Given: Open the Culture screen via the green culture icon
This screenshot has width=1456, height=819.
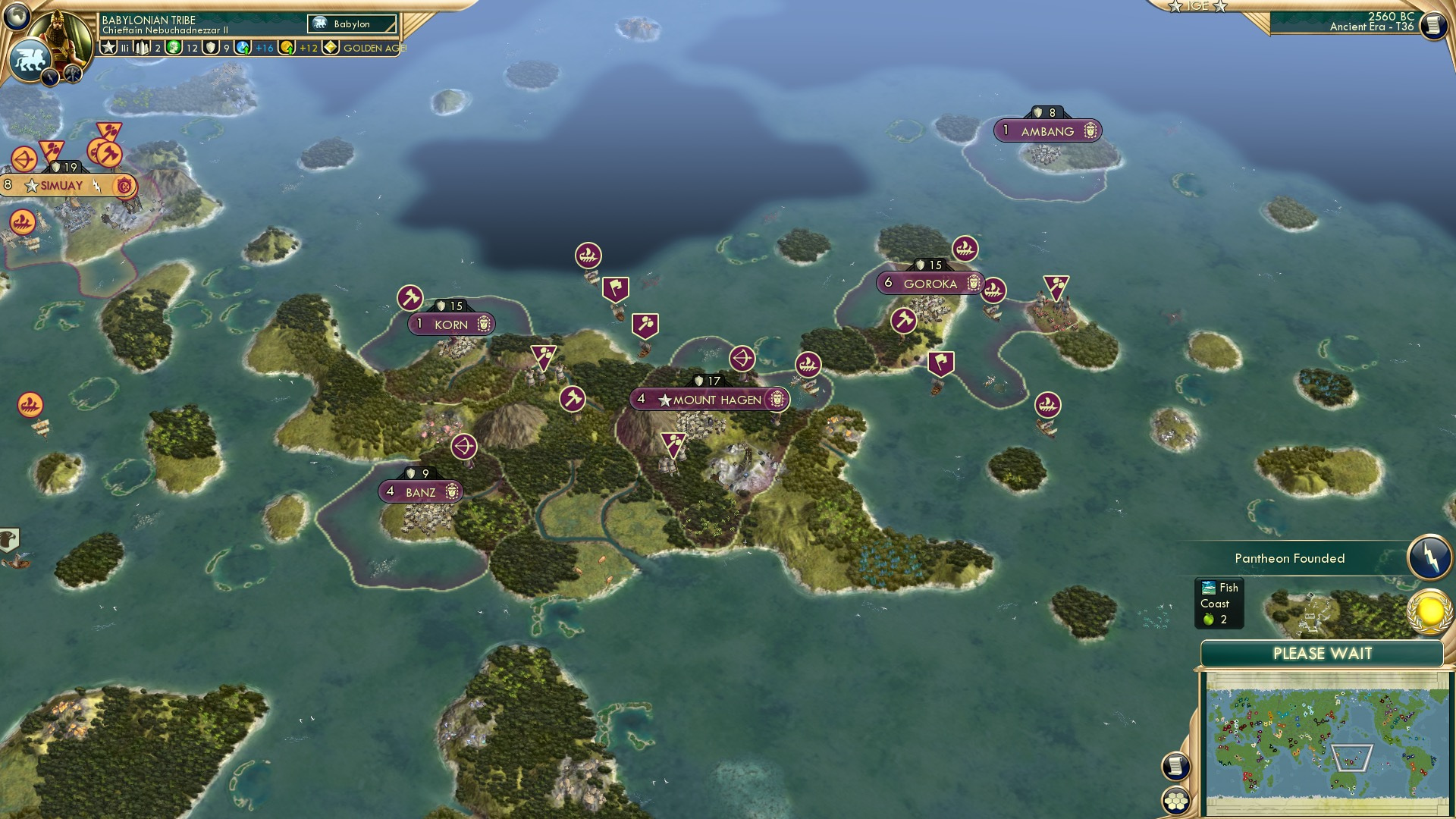Looking at the screenshot, I should [x=173, y=47].
